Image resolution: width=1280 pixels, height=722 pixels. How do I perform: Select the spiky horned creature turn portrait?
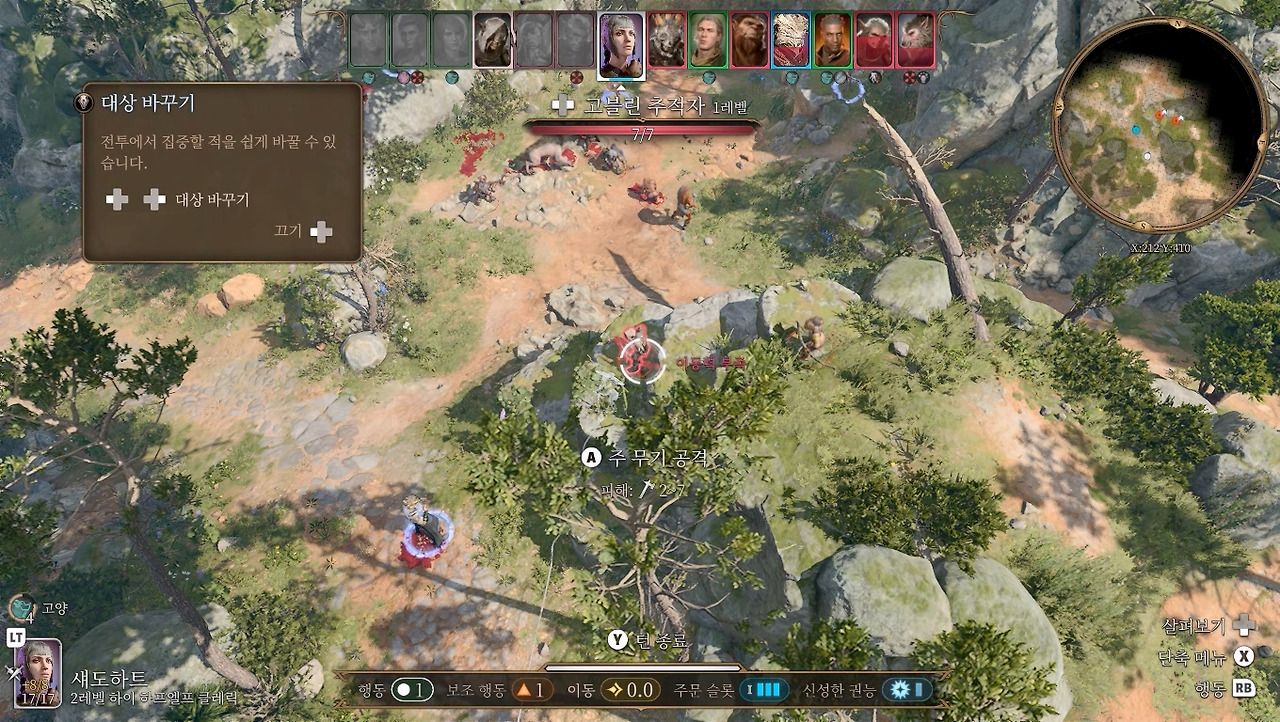click(667, 40)
